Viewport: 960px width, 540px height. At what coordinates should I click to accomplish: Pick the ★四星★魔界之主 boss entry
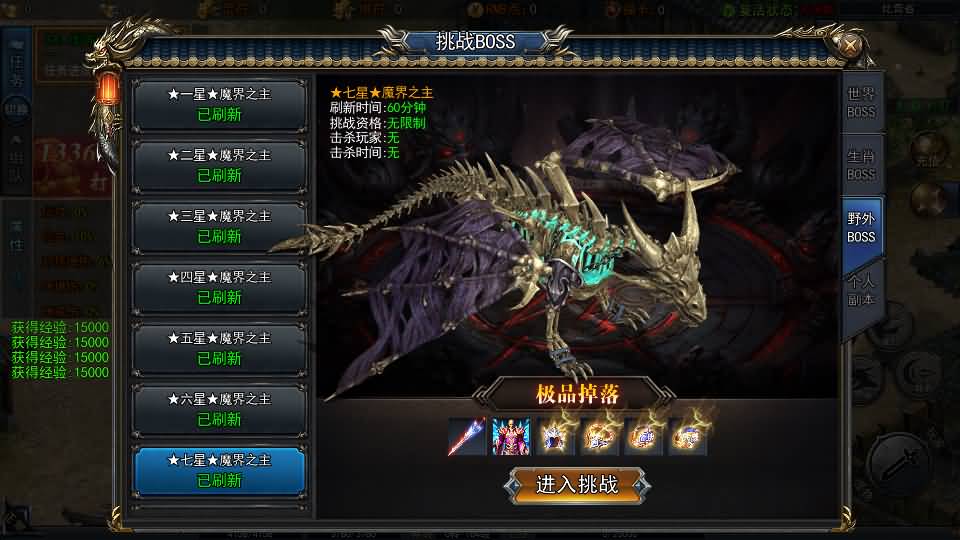(x=220, y=287)
